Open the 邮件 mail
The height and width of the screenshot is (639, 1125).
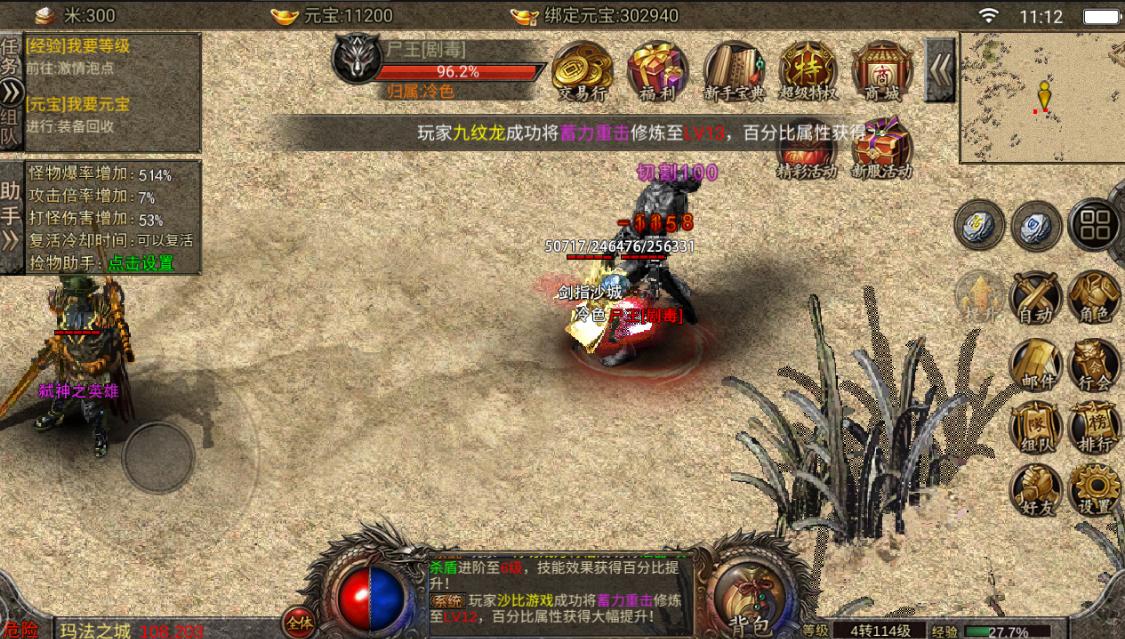point(1036,364)
